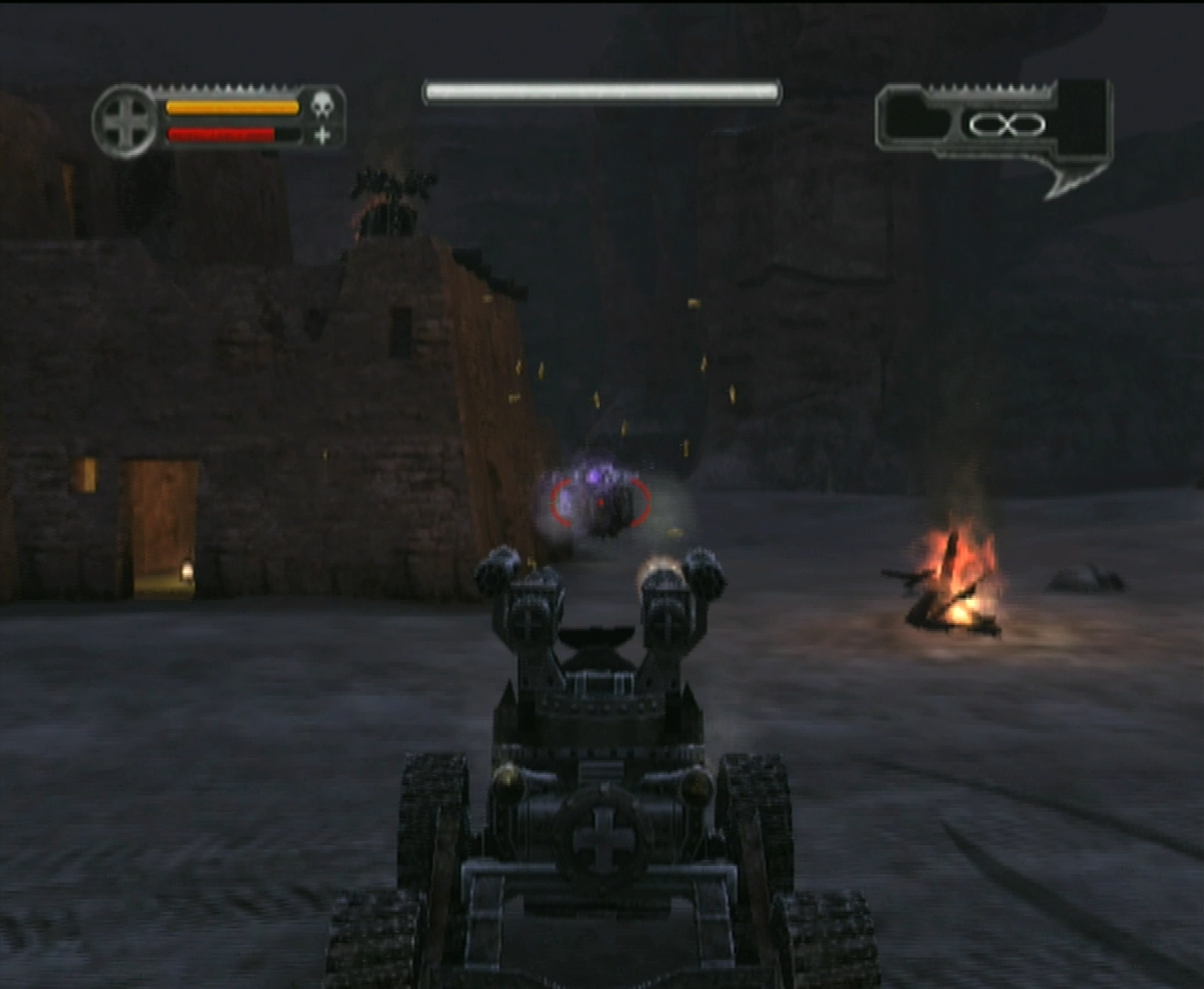Open the weapon panel showing the infinity symbol
Image resolution: width=1204 pixels, height=989 pixels.
[x=994, y=124]
